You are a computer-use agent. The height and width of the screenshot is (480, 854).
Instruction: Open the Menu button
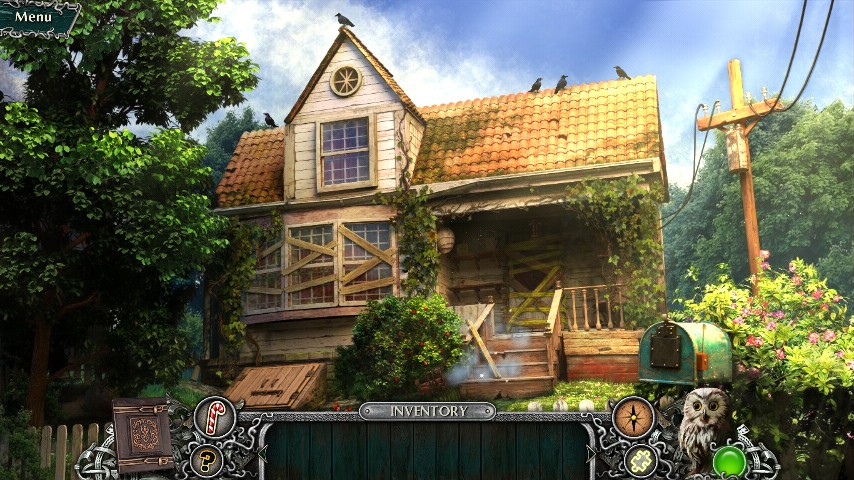pyautogui.click(x=35, y=17)
